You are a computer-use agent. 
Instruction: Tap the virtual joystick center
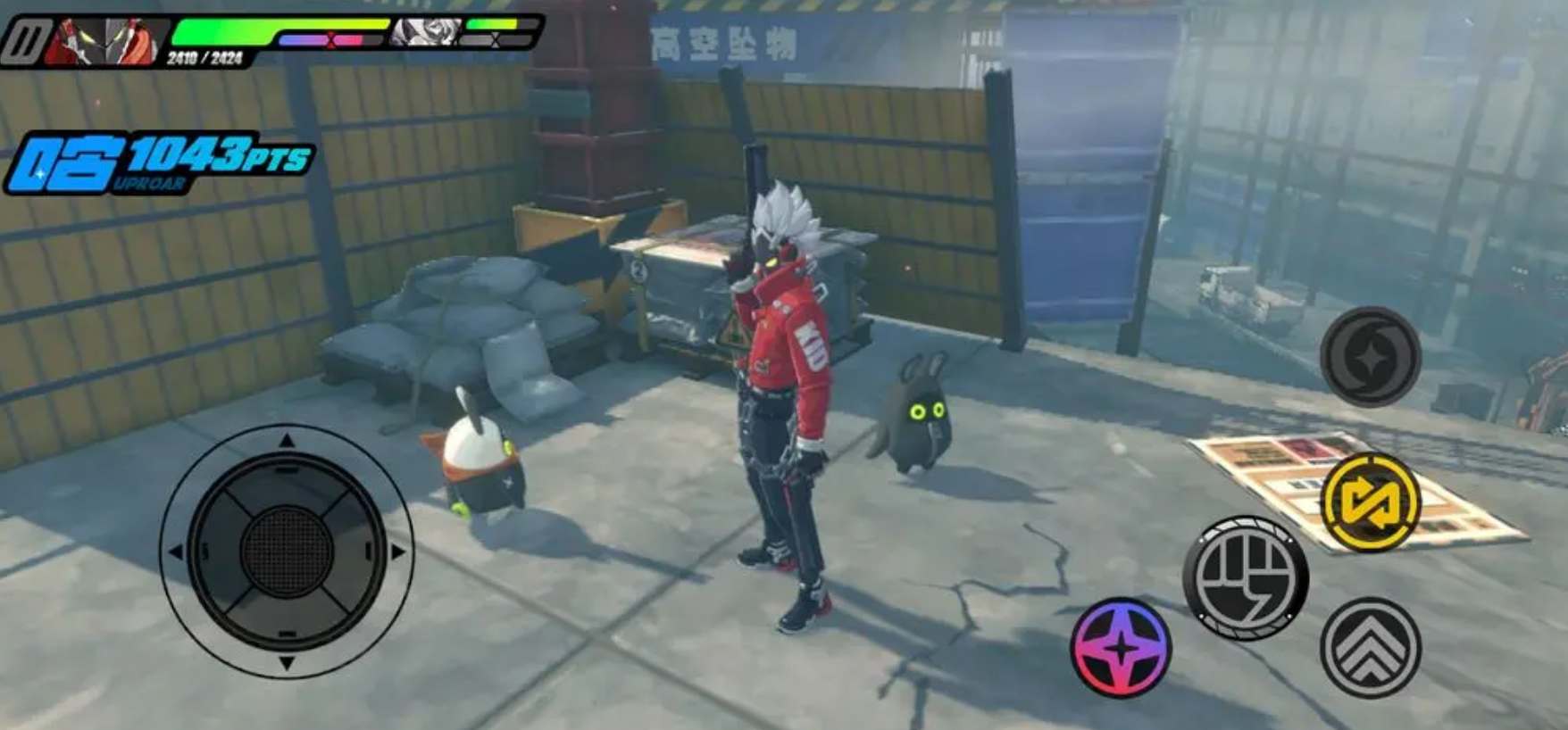[x=287, y=550]
